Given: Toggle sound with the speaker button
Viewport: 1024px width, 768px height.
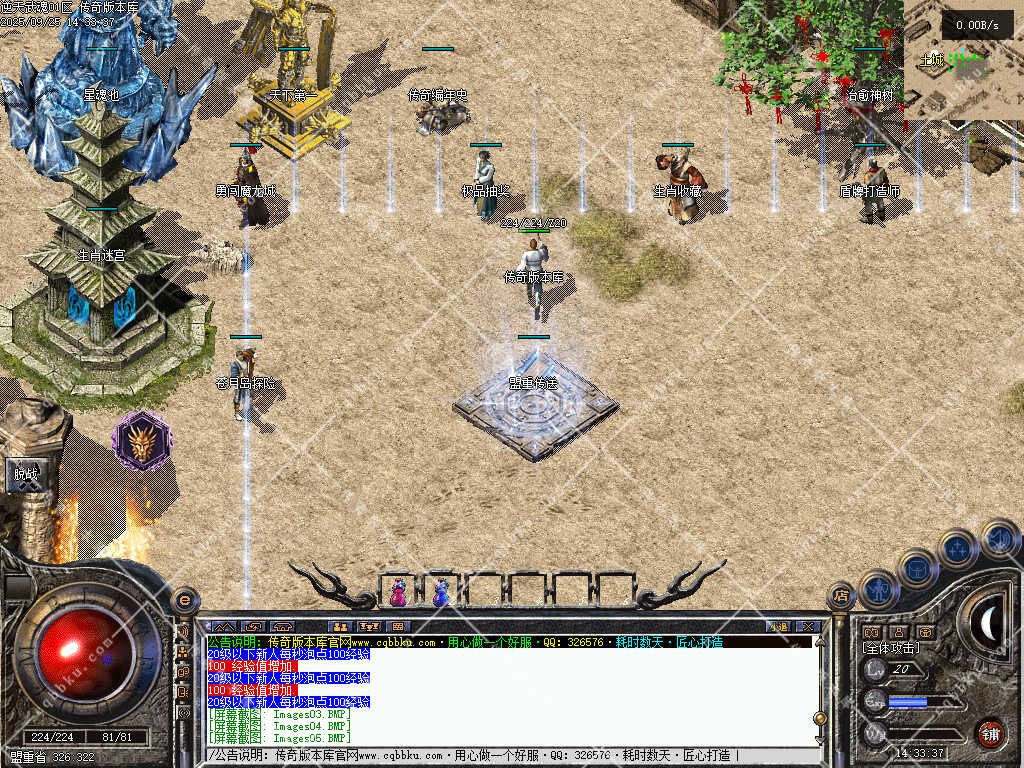Looking at the screenshot, I should pos(999,538).
